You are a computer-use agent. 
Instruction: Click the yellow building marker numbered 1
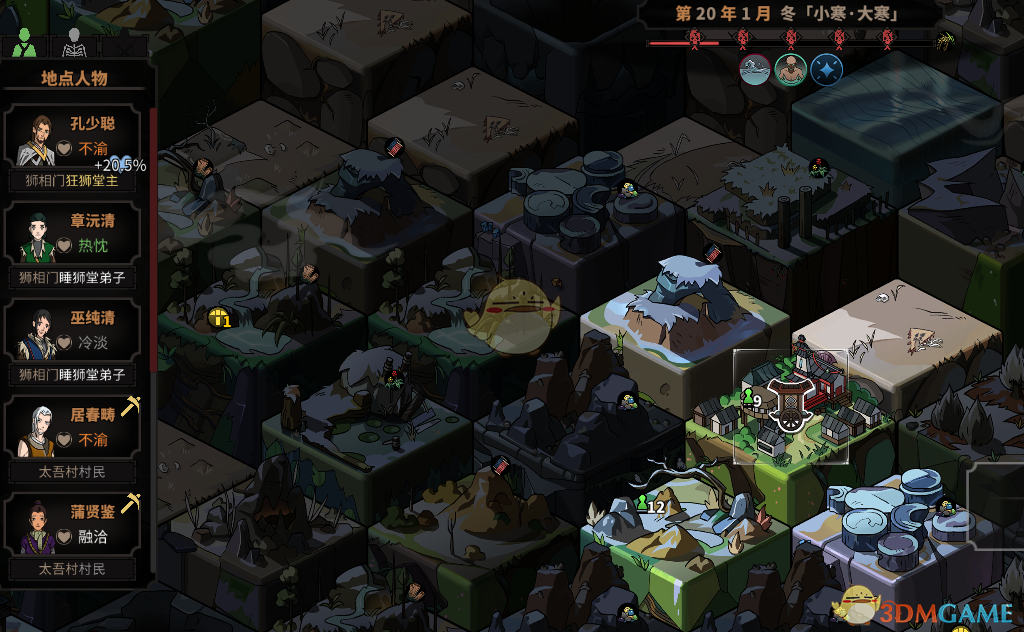(220, 319)
